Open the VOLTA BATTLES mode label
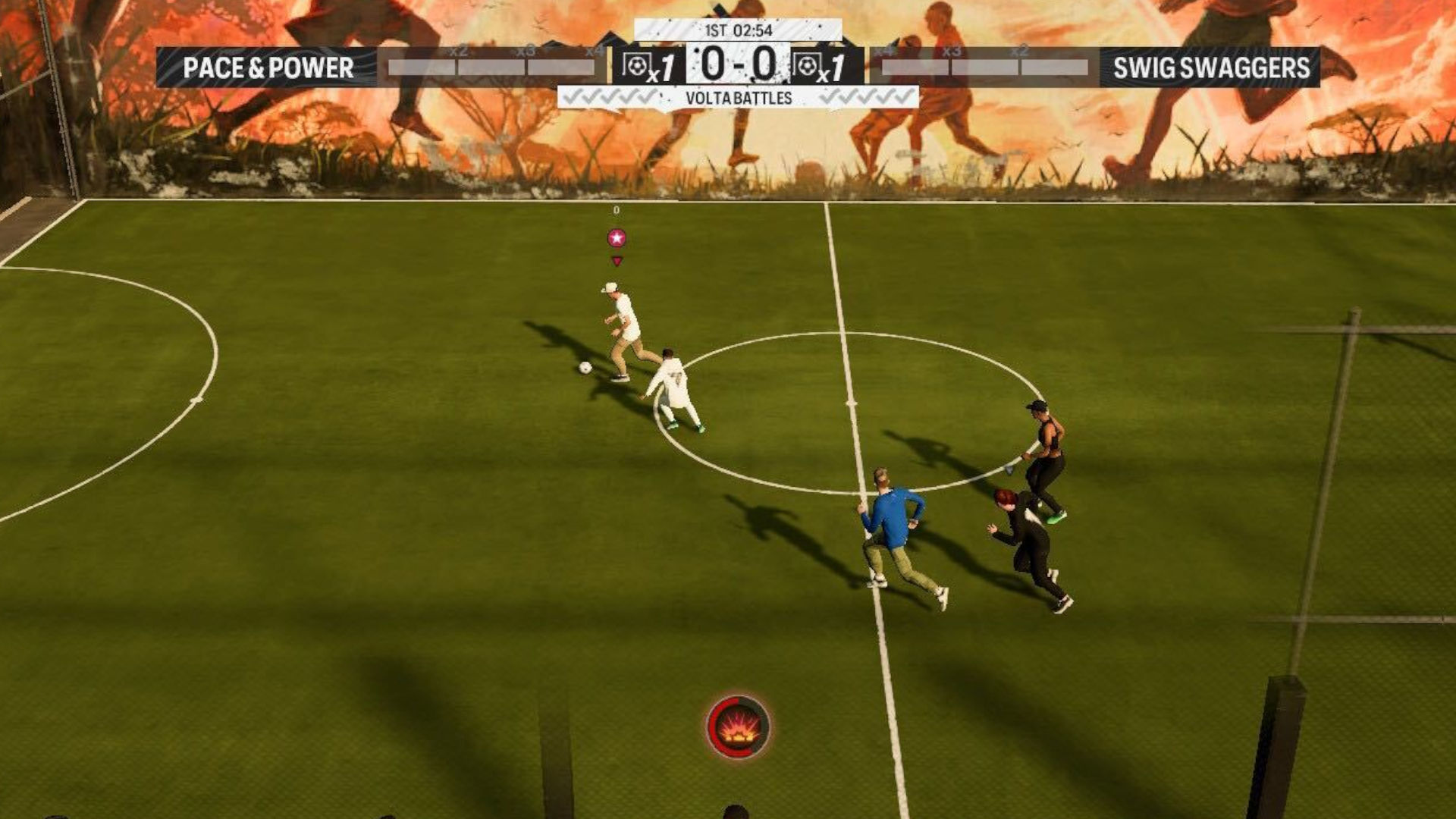 (x=737, y=97)
